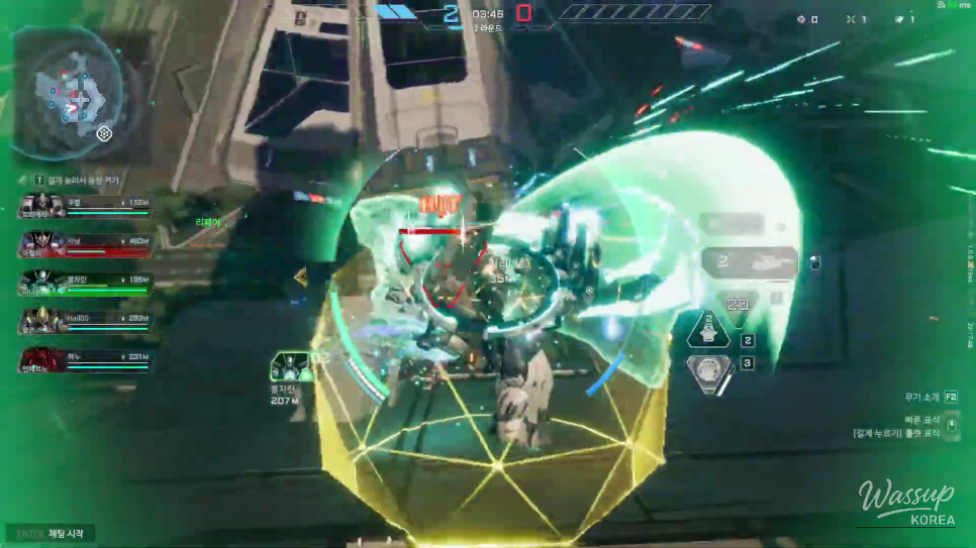
Task: Select the weapon slot numbered 2
Action: coord(749,263)
